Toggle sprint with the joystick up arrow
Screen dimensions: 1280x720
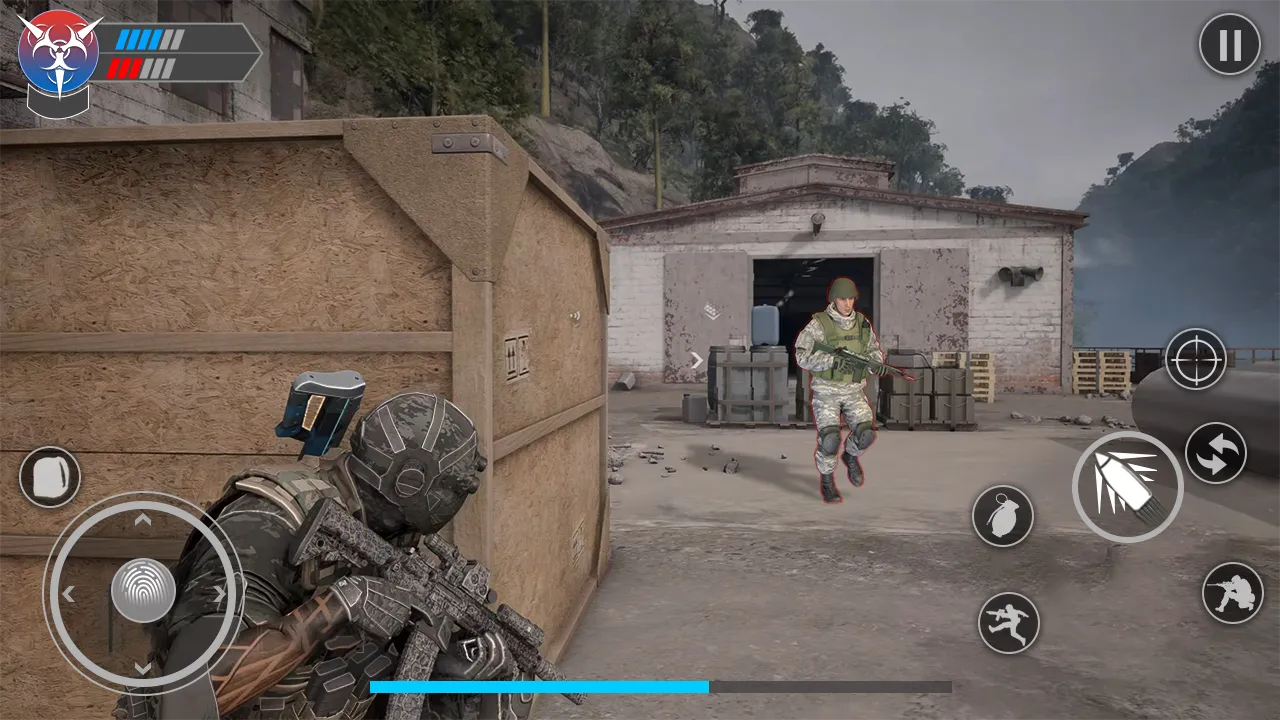(142, 516)
